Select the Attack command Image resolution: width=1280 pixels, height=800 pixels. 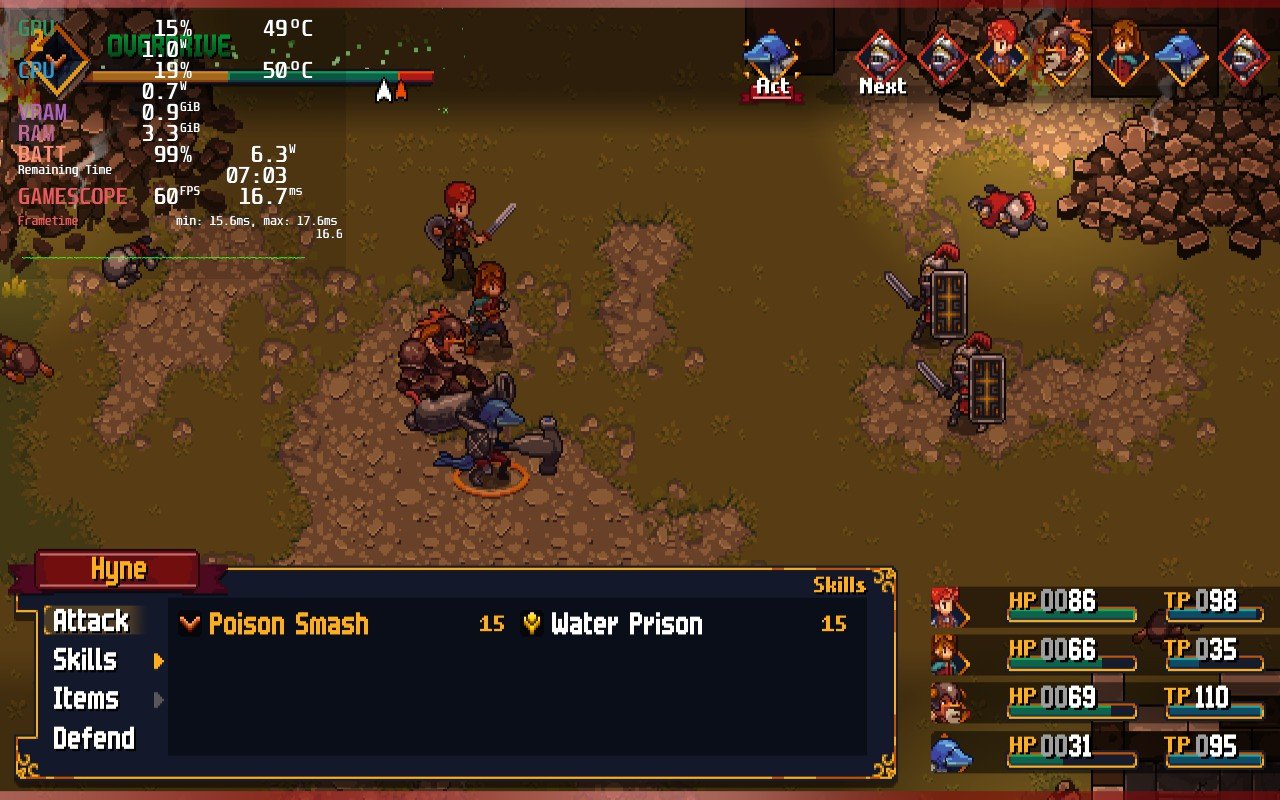91,621
